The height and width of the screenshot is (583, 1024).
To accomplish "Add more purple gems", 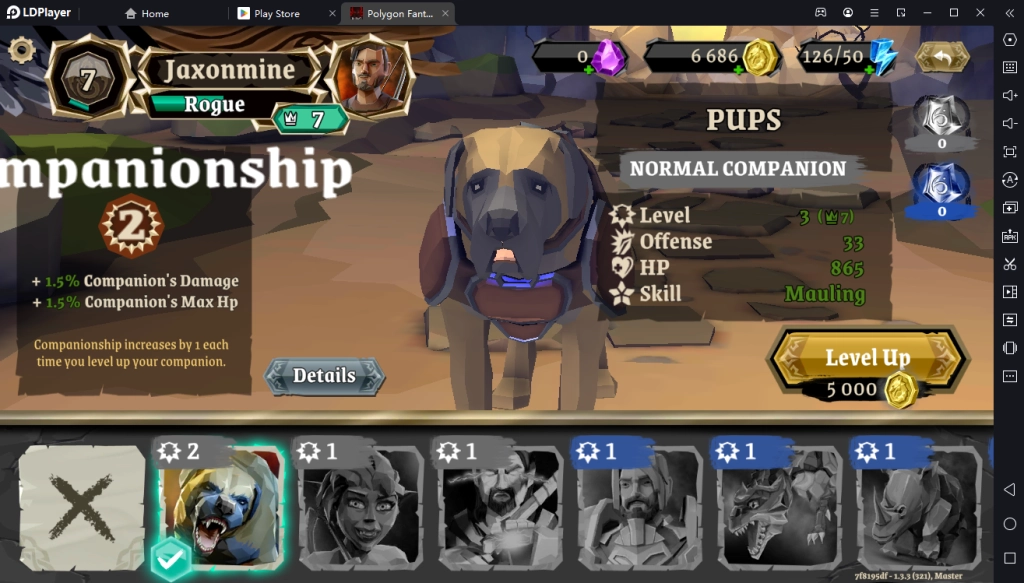I will (x=589, y=70).
